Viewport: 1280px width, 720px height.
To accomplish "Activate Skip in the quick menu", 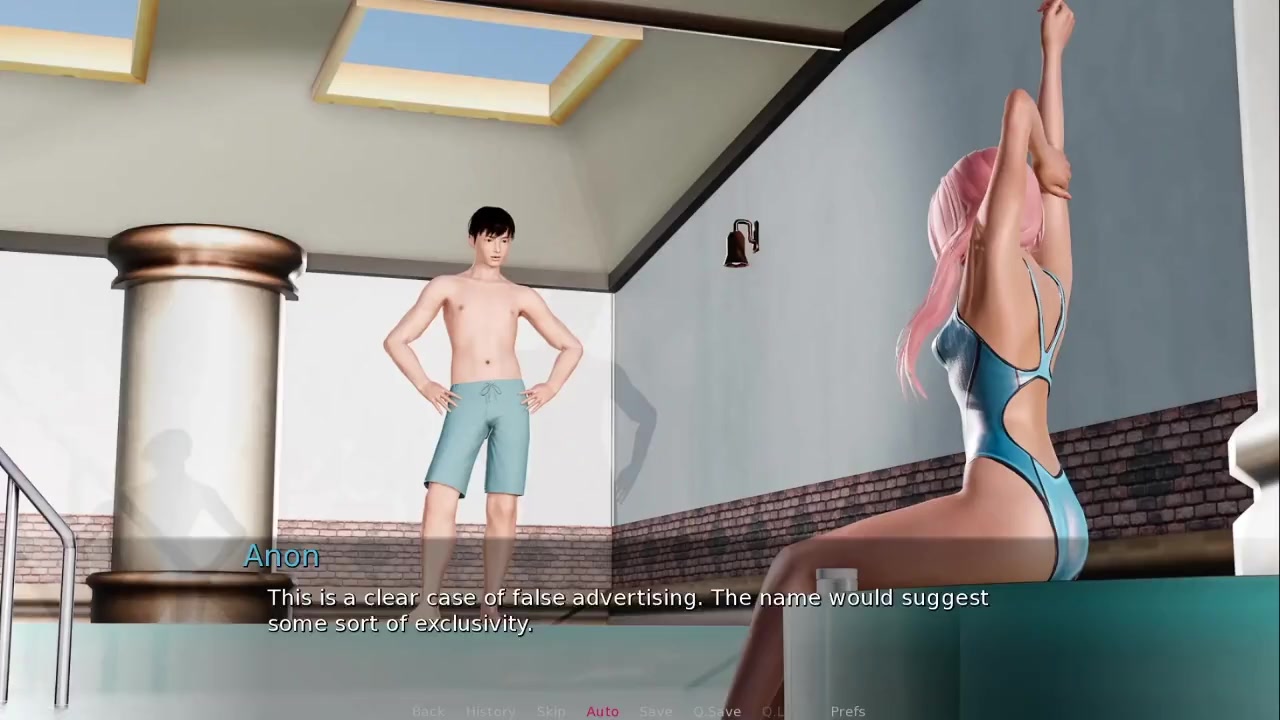I will click(x=551, y=711).
